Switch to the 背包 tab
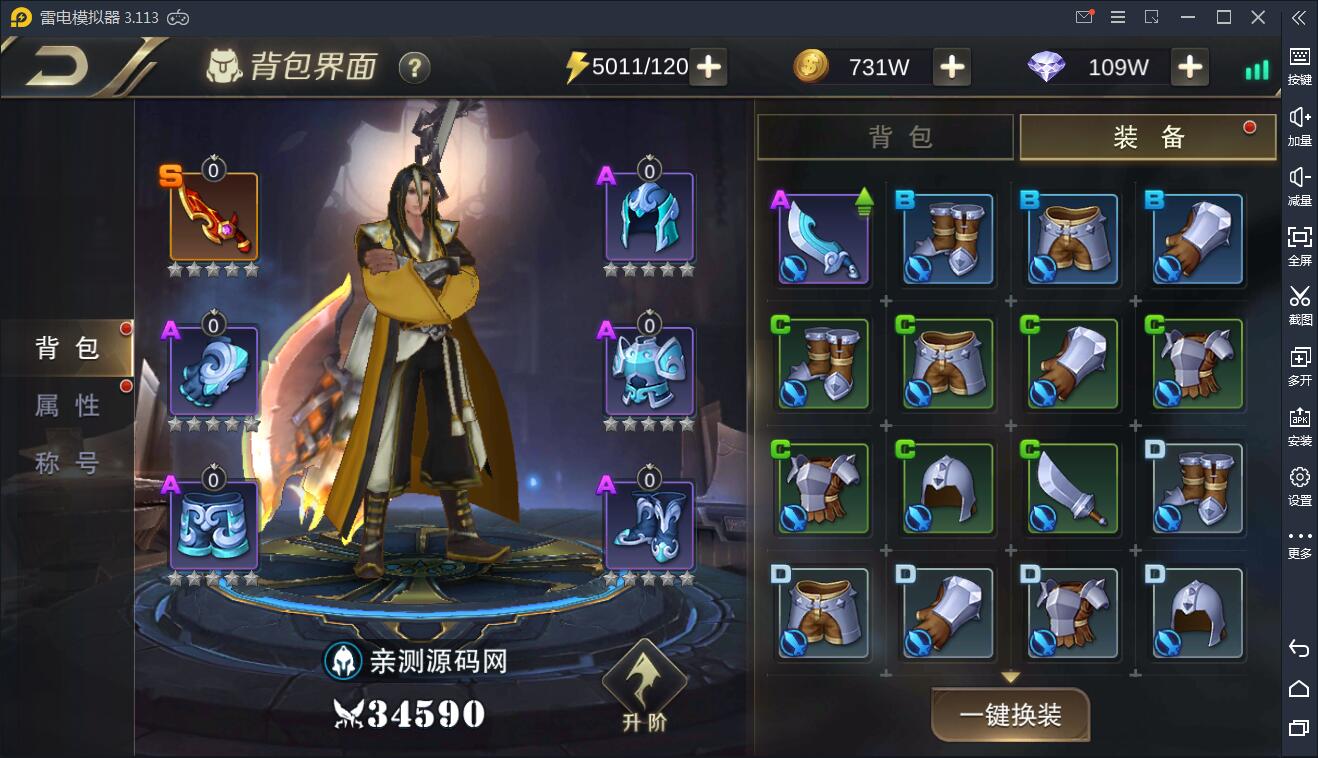Screen dimensions: 1318x758 [884, 136]
